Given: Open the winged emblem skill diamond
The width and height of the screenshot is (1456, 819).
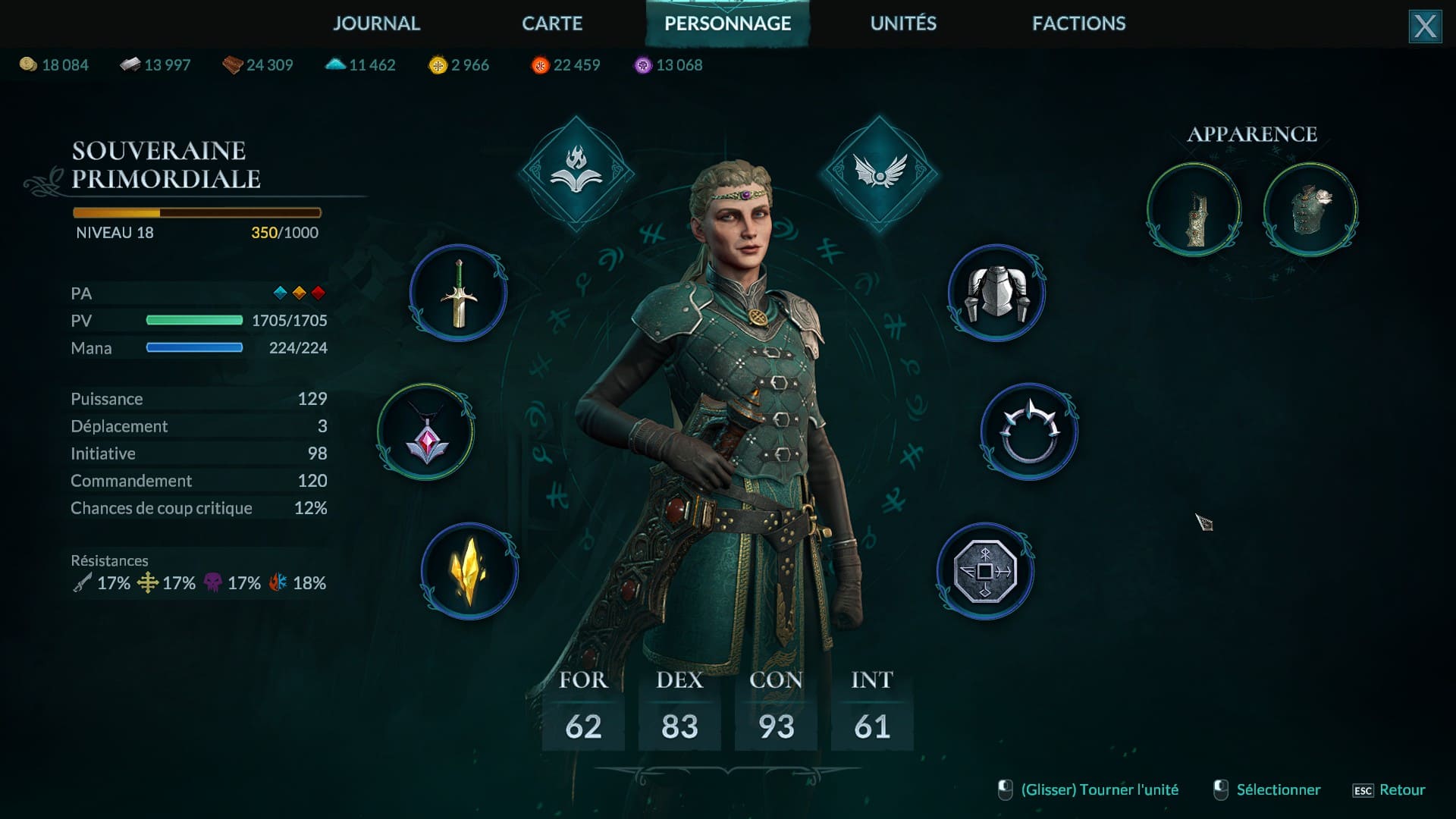Looking at the screenshot, I should 879,174.
